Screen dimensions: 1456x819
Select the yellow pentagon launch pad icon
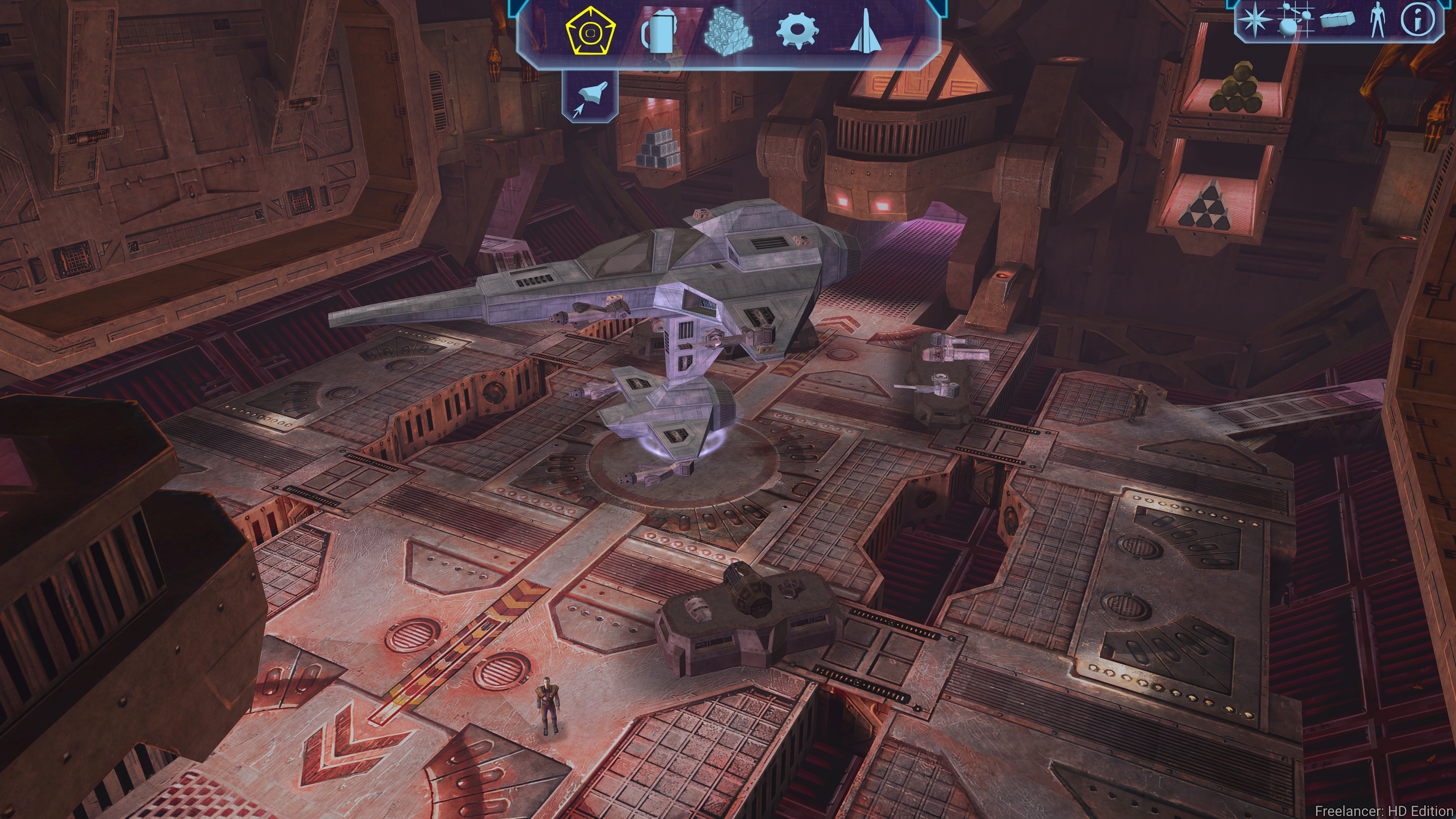coord(591,31)
